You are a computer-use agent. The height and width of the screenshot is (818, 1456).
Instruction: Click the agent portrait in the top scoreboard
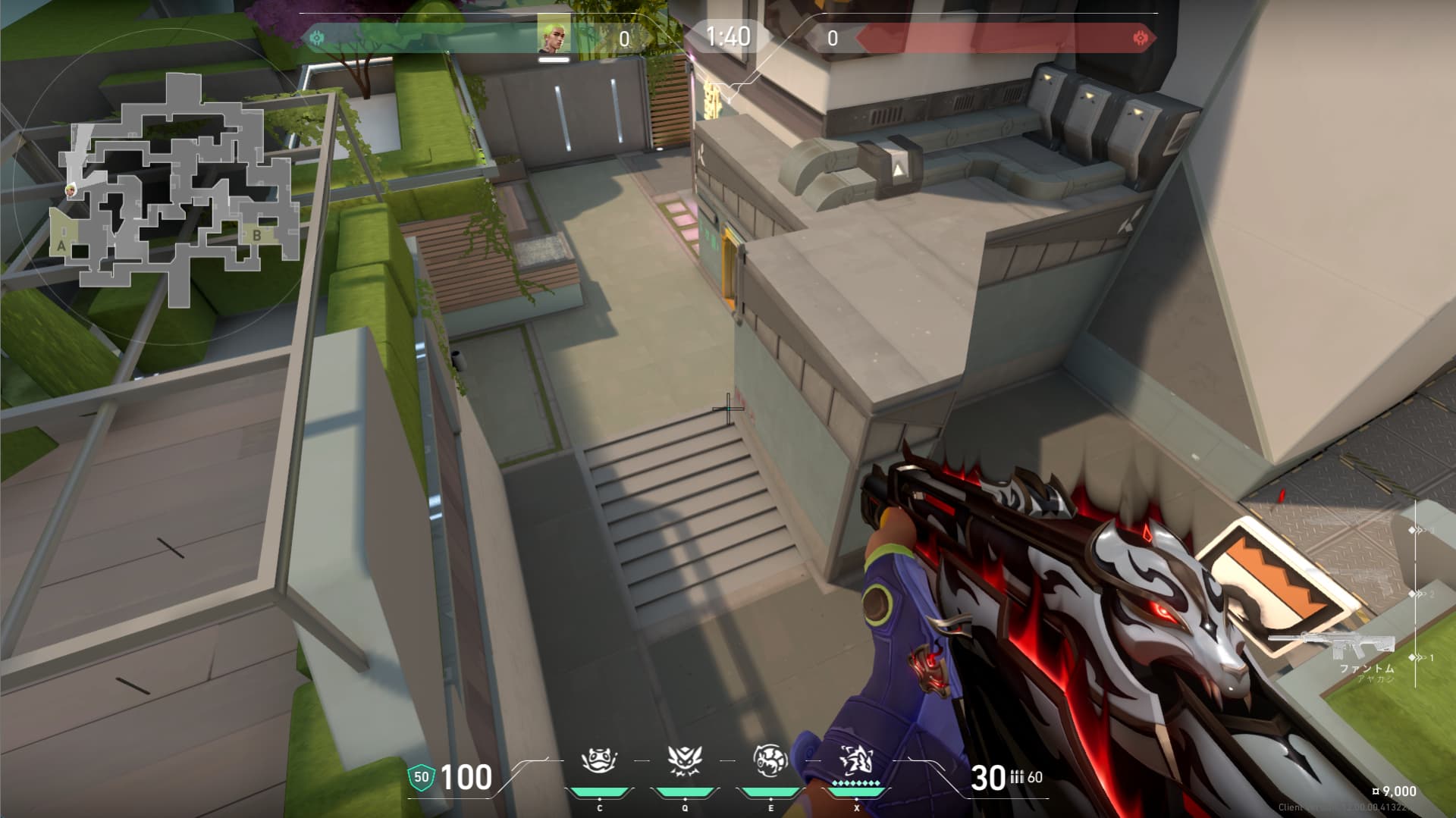click(x=554, y=35)
